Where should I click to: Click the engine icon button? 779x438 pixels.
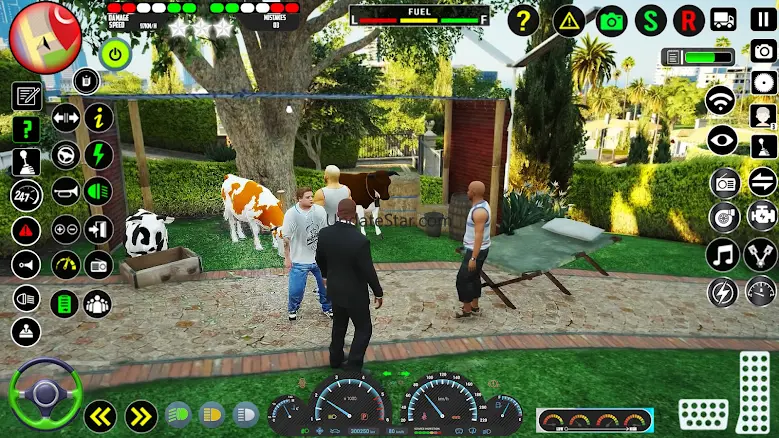[763, 216]
